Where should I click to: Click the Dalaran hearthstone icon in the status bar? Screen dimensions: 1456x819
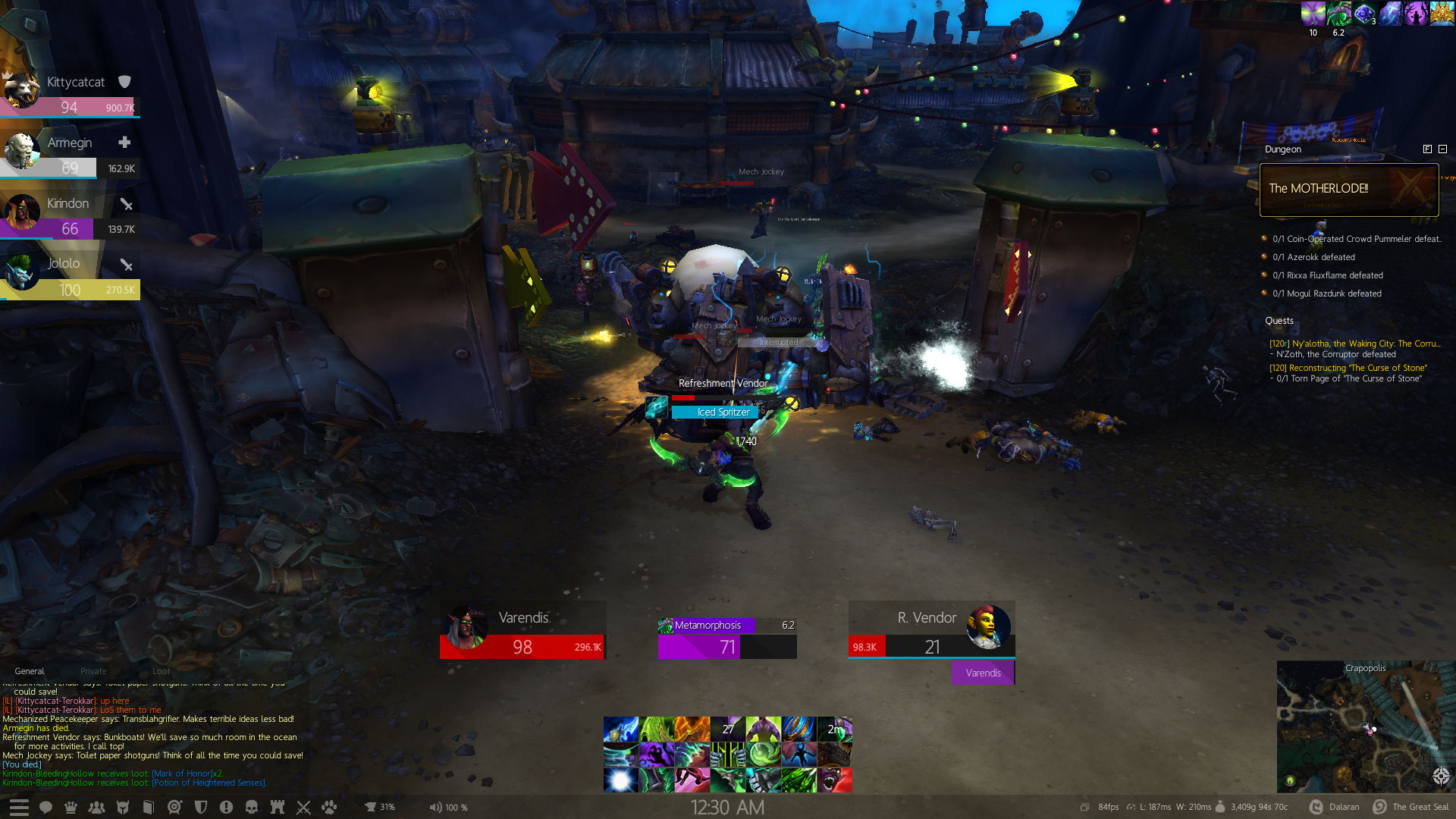click(x=1317, y=807)
